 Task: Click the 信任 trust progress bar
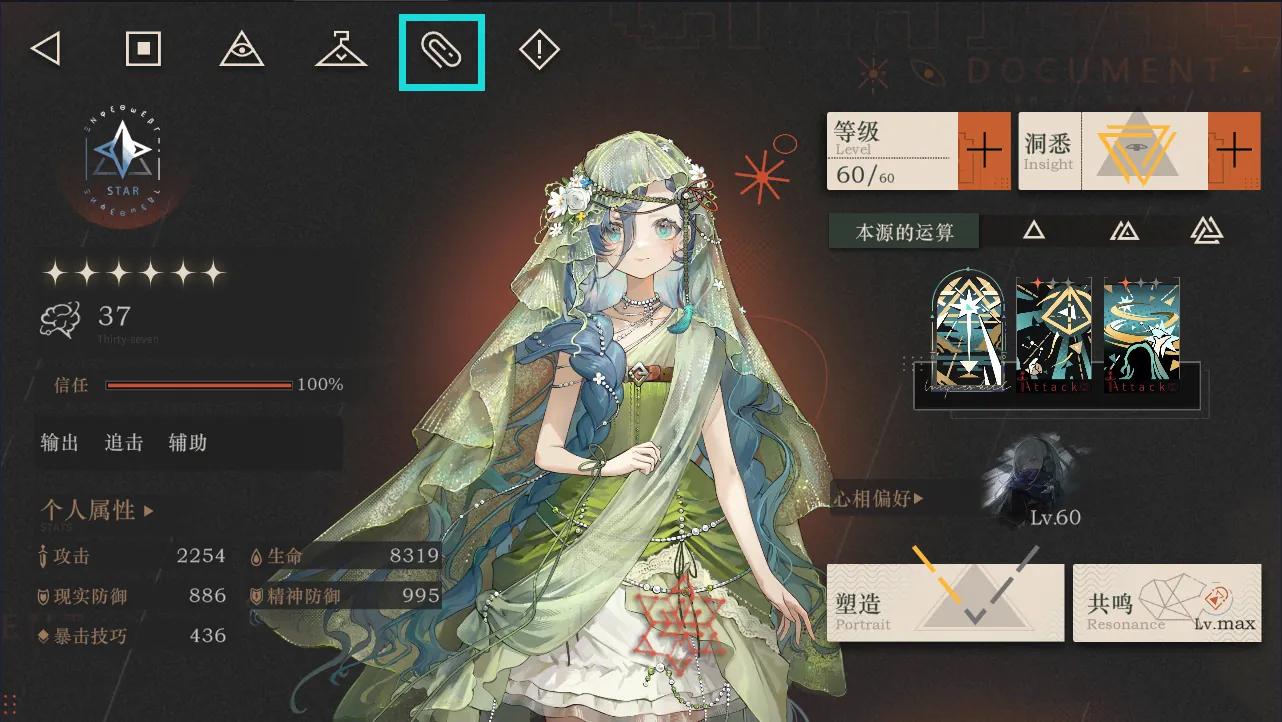198,385
